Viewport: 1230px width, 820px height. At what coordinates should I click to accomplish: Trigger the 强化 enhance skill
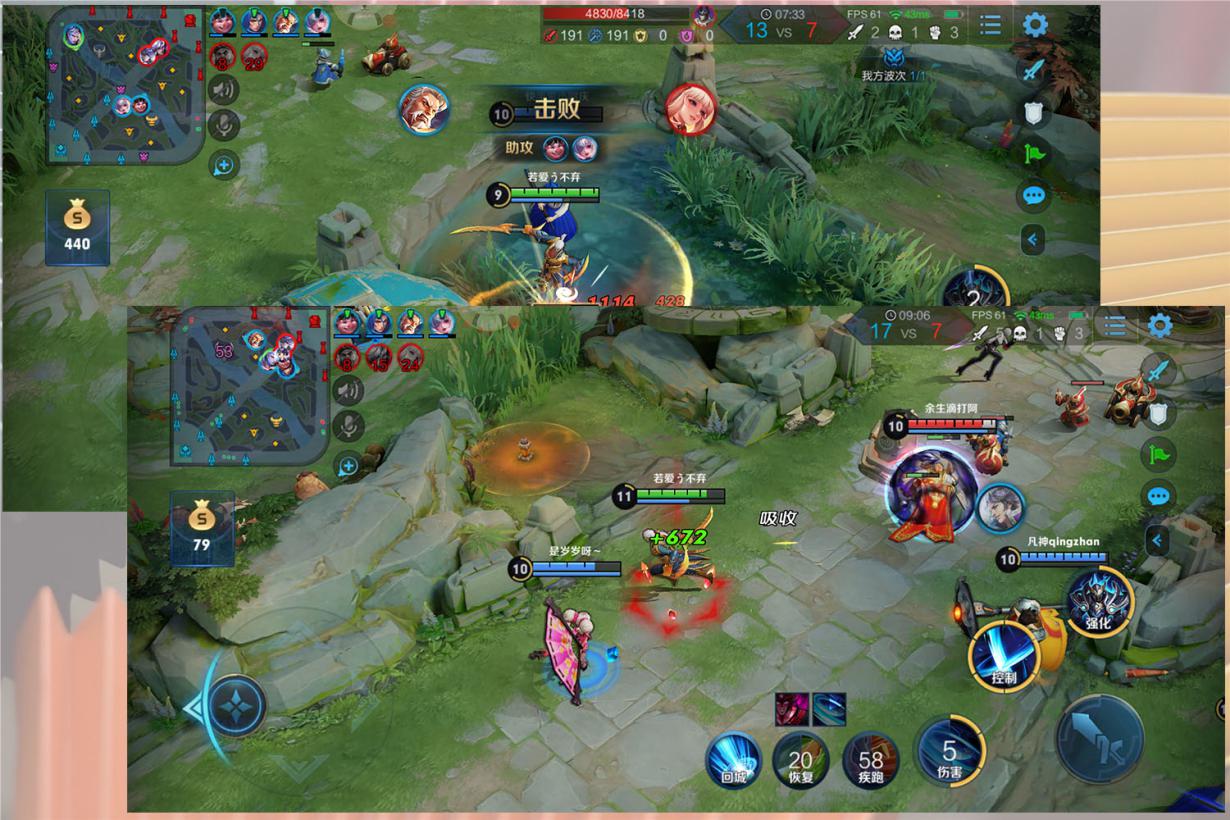pos(1097,601)
